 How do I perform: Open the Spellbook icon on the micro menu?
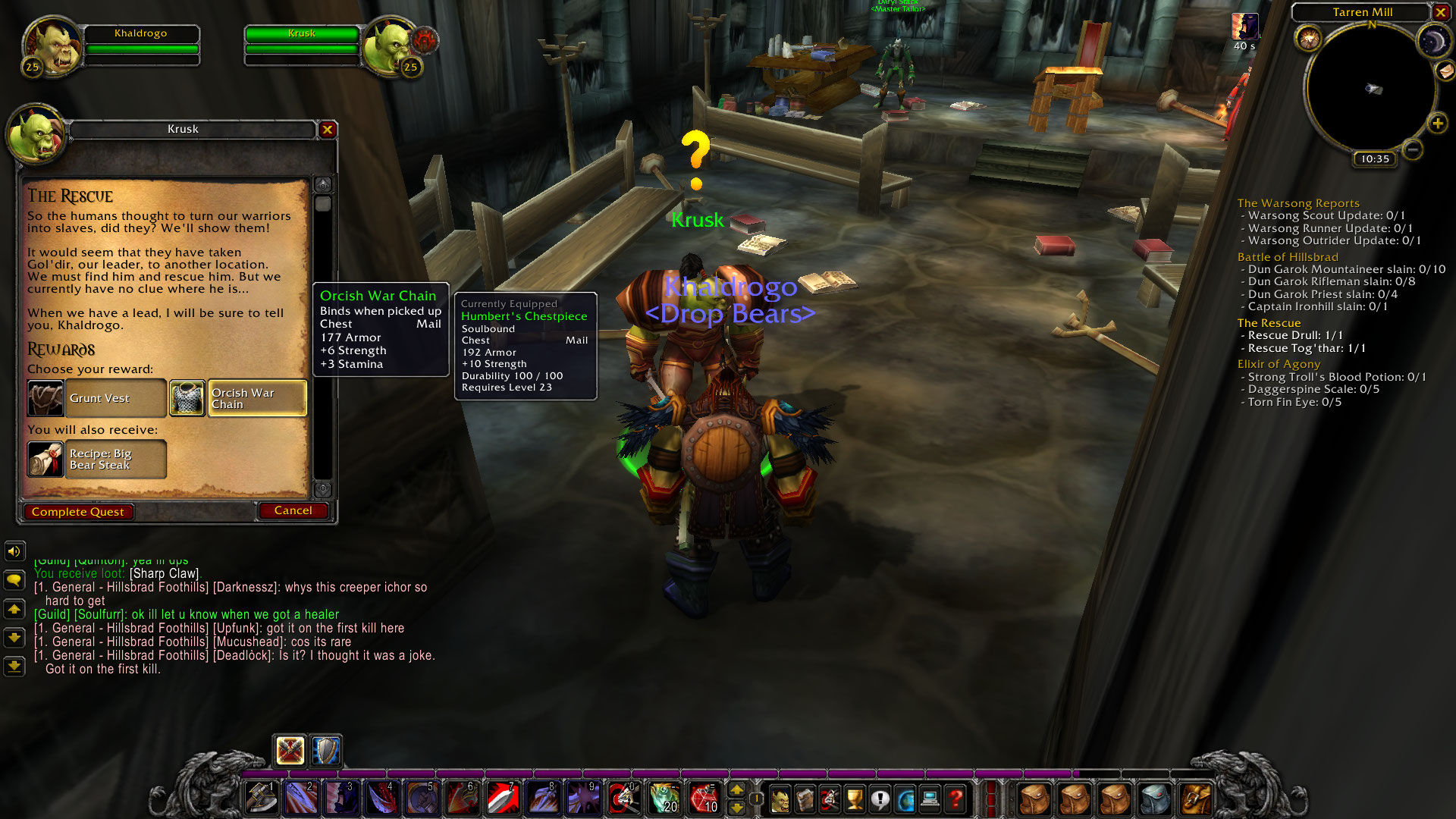pyautogui.click(x=804, y=797)
